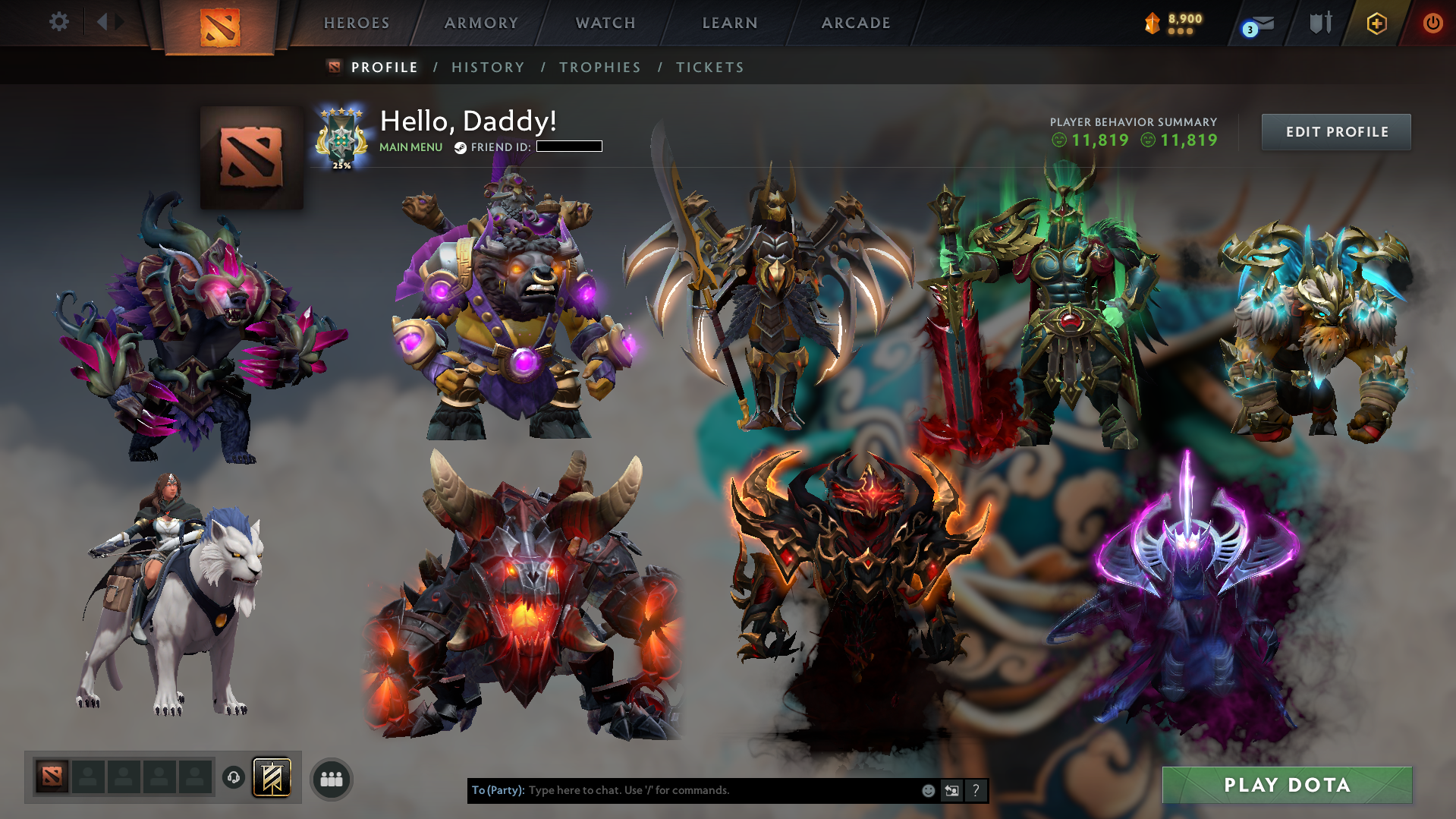1456x819 pixels.
Task: Click the chat help question mark
Action: [976, 790]
